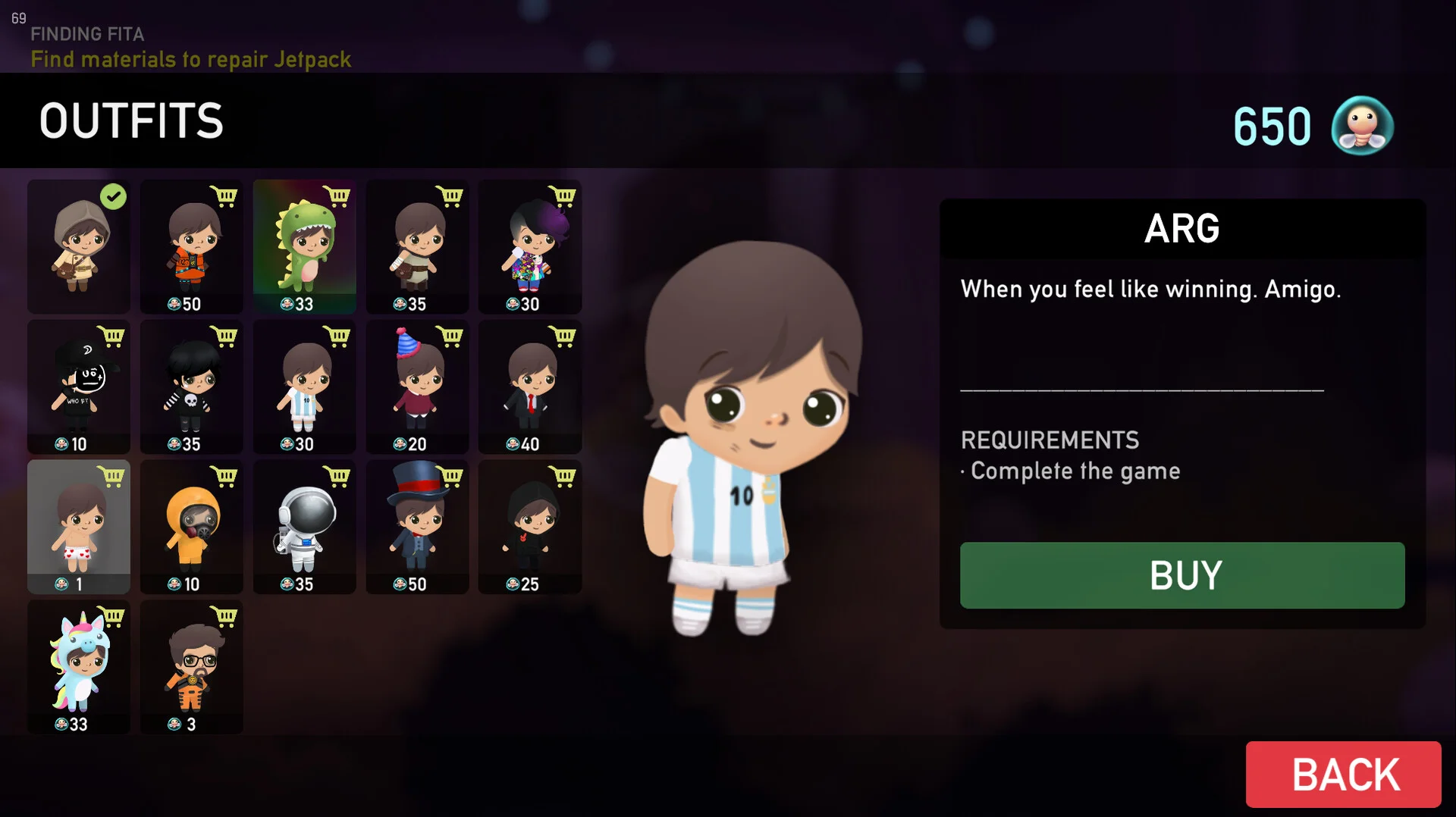The height and width of the screenshot is (817, 1456).
Task: Select the bandaged arm satchel outfit
Action: (x=417, y=246)
